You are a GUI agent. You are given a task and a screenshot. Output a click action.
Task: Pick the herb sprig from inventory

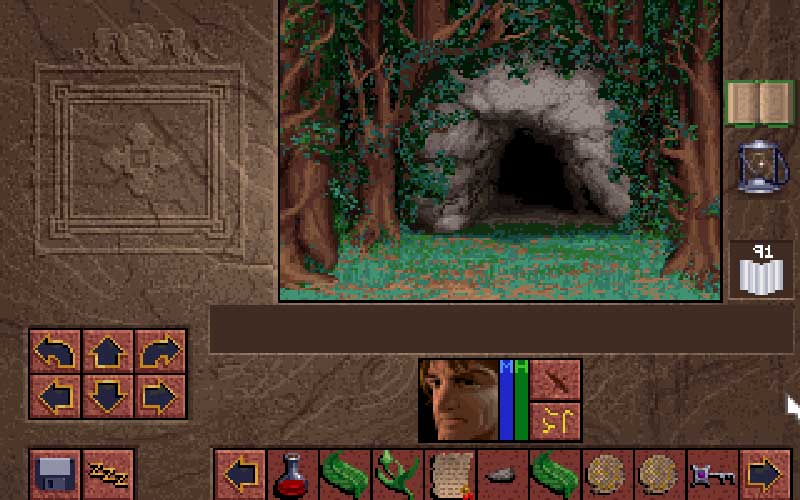[397, 473]
